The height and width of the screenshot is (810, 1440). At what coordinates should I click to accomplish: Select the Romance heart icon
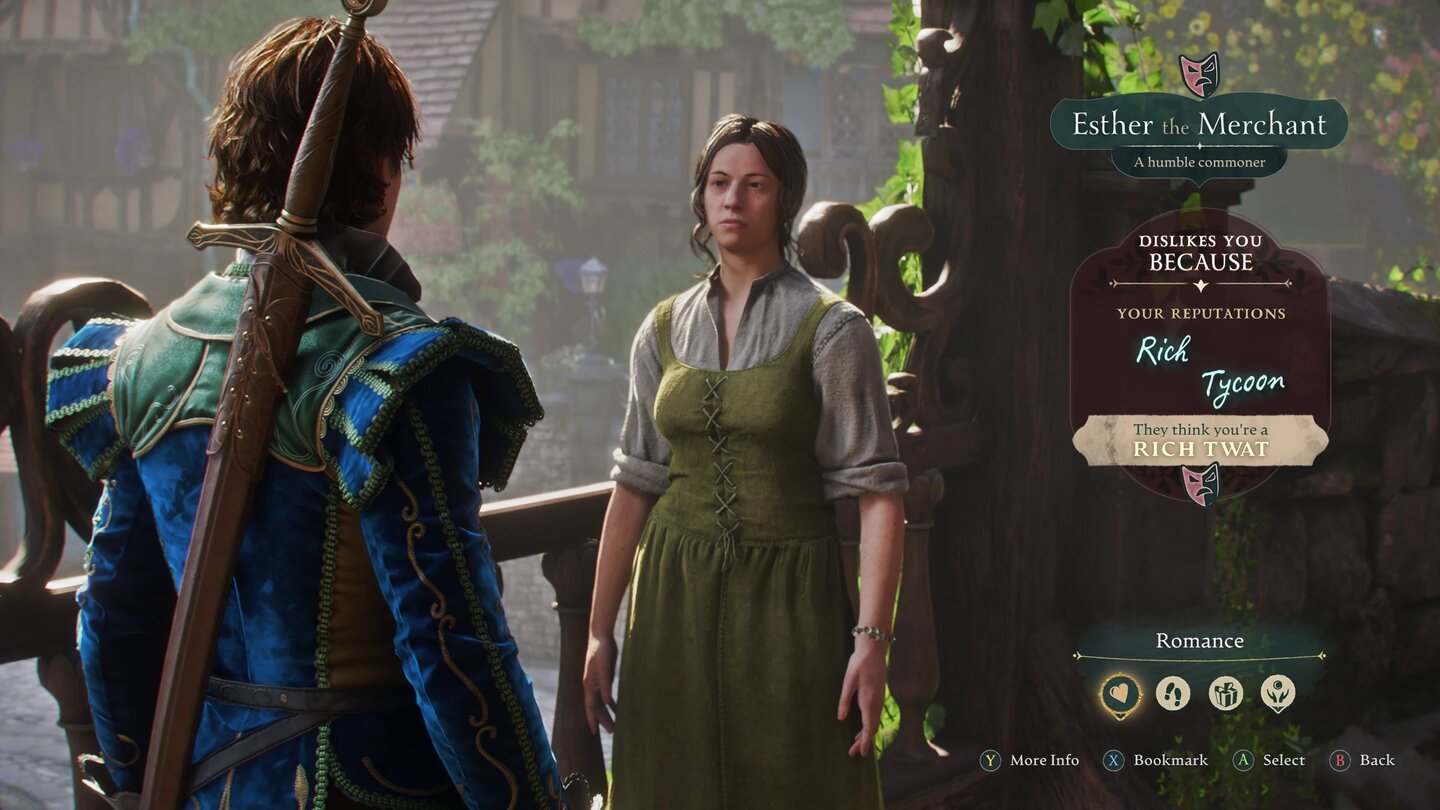(1120, 692)
